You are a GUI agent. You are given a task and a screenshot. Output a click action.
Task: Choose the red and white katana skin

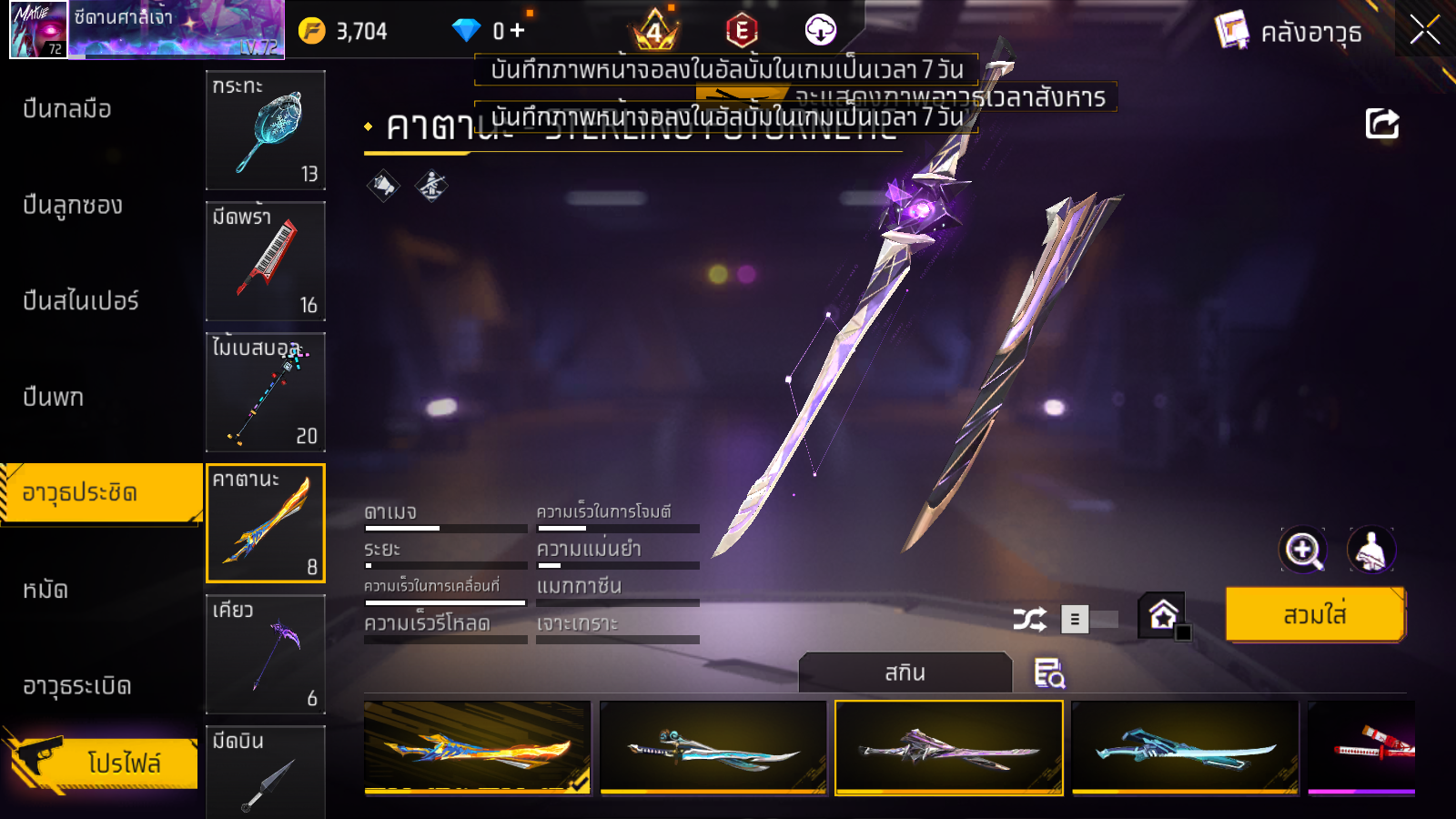pyautogui.click(x=1361, y=748)
